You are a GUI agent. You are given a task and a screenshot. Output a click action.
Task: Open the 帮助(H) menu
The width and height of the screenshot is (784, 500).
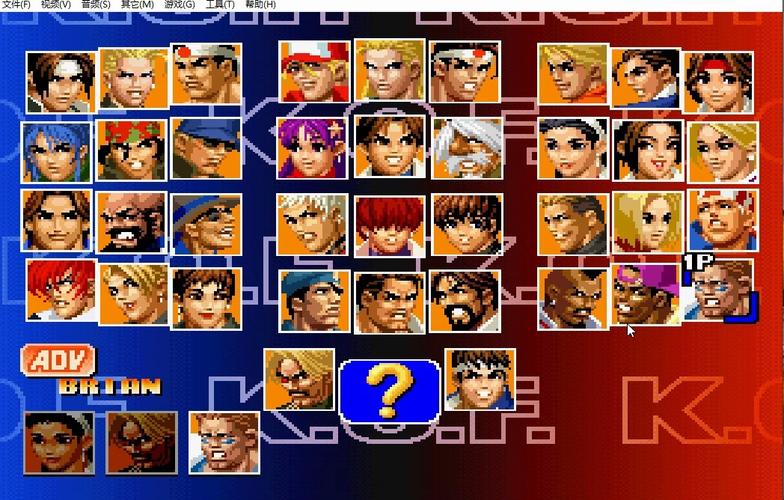pyautogui.click(x=260, y=5)
